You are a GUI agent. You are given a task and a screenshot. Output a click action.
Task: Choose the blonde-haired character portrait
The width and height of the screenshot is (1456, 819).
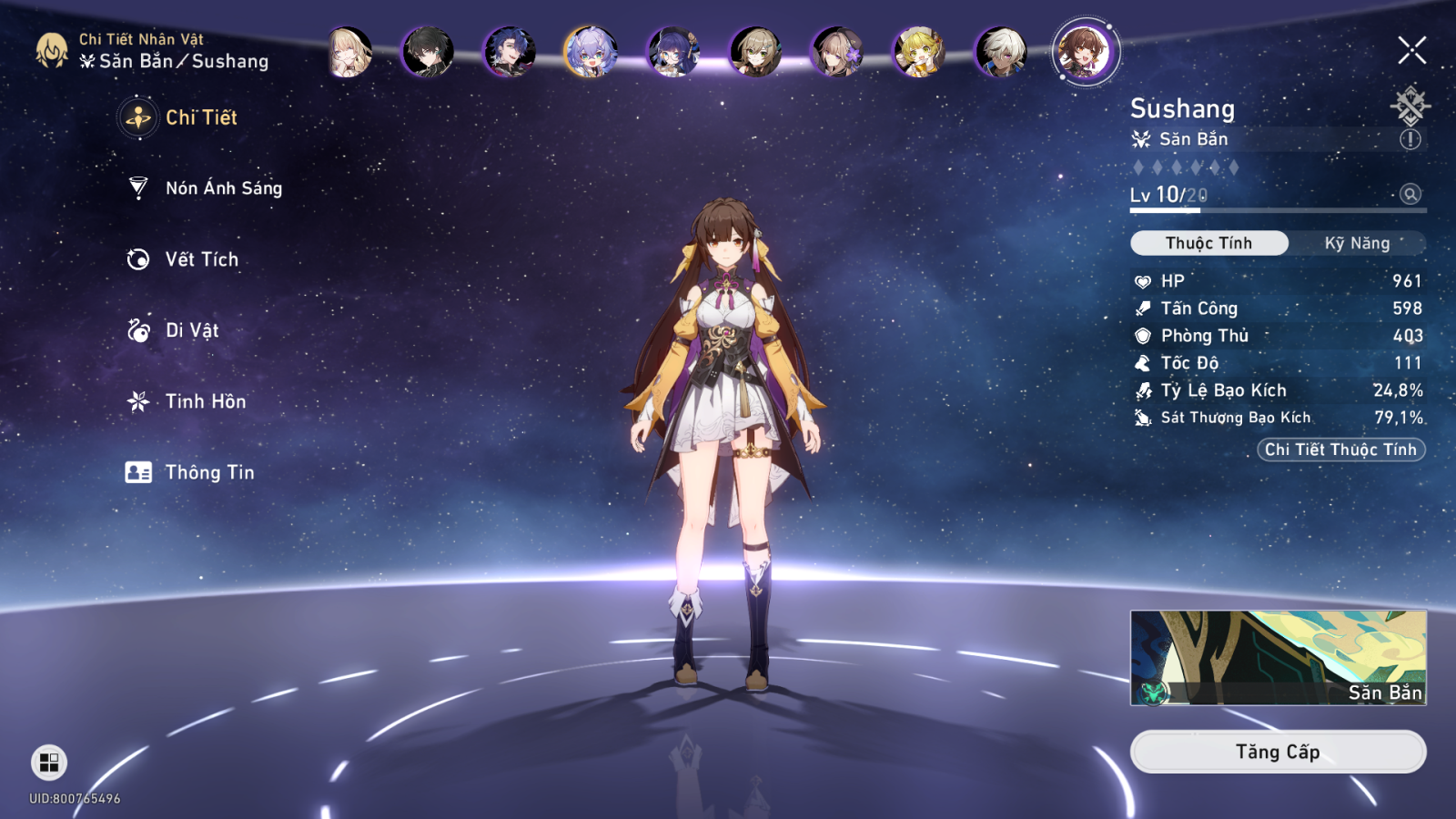click(349, 51)
